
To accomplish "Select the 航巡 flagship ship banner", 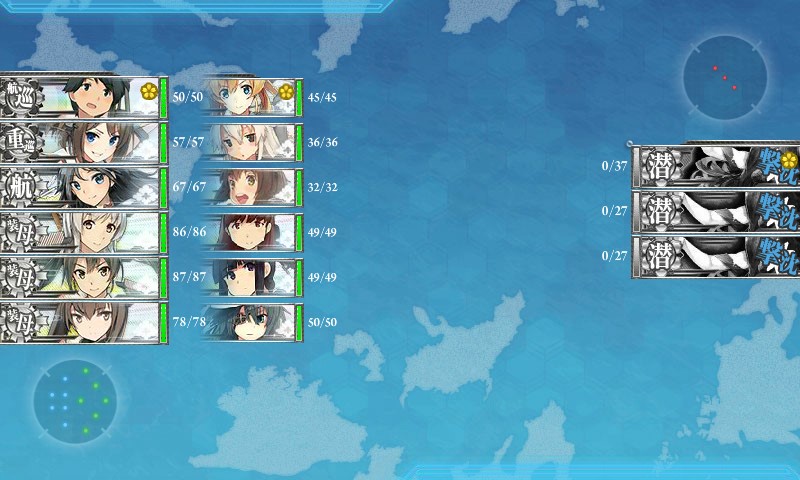I will [x=82, y=98].
